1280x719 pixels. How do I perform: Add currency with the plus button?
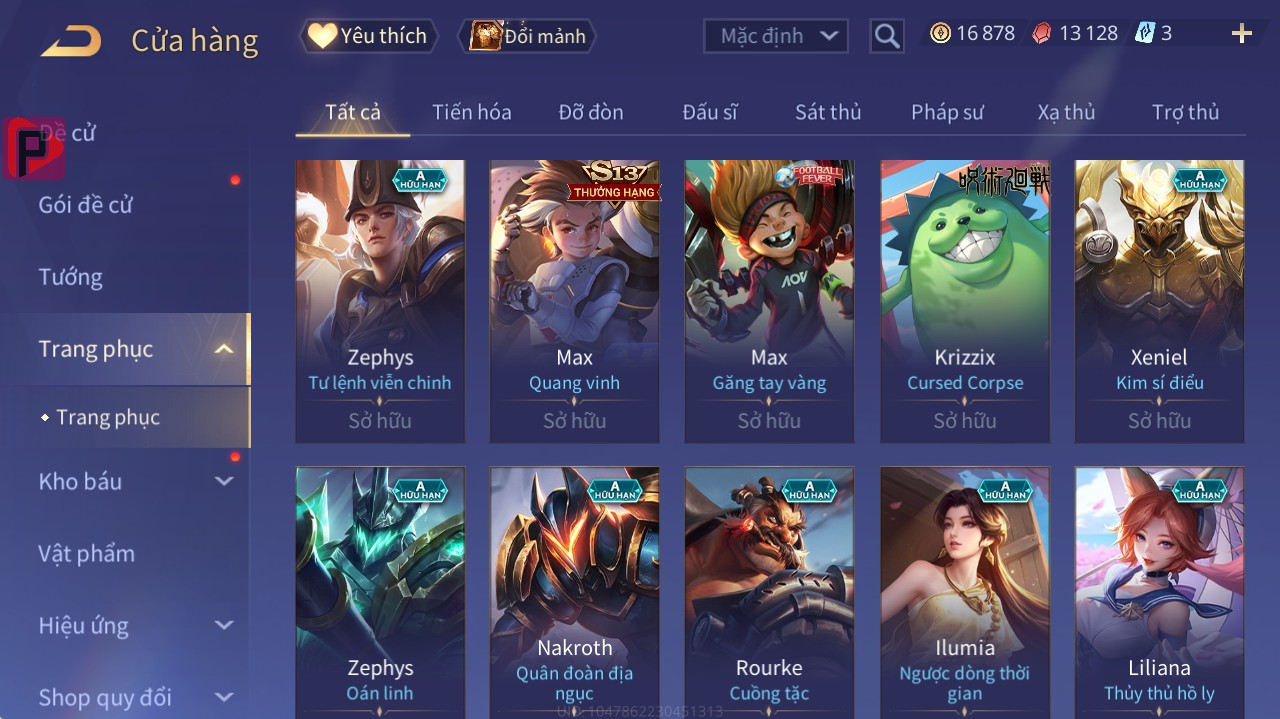point(1241,34)
